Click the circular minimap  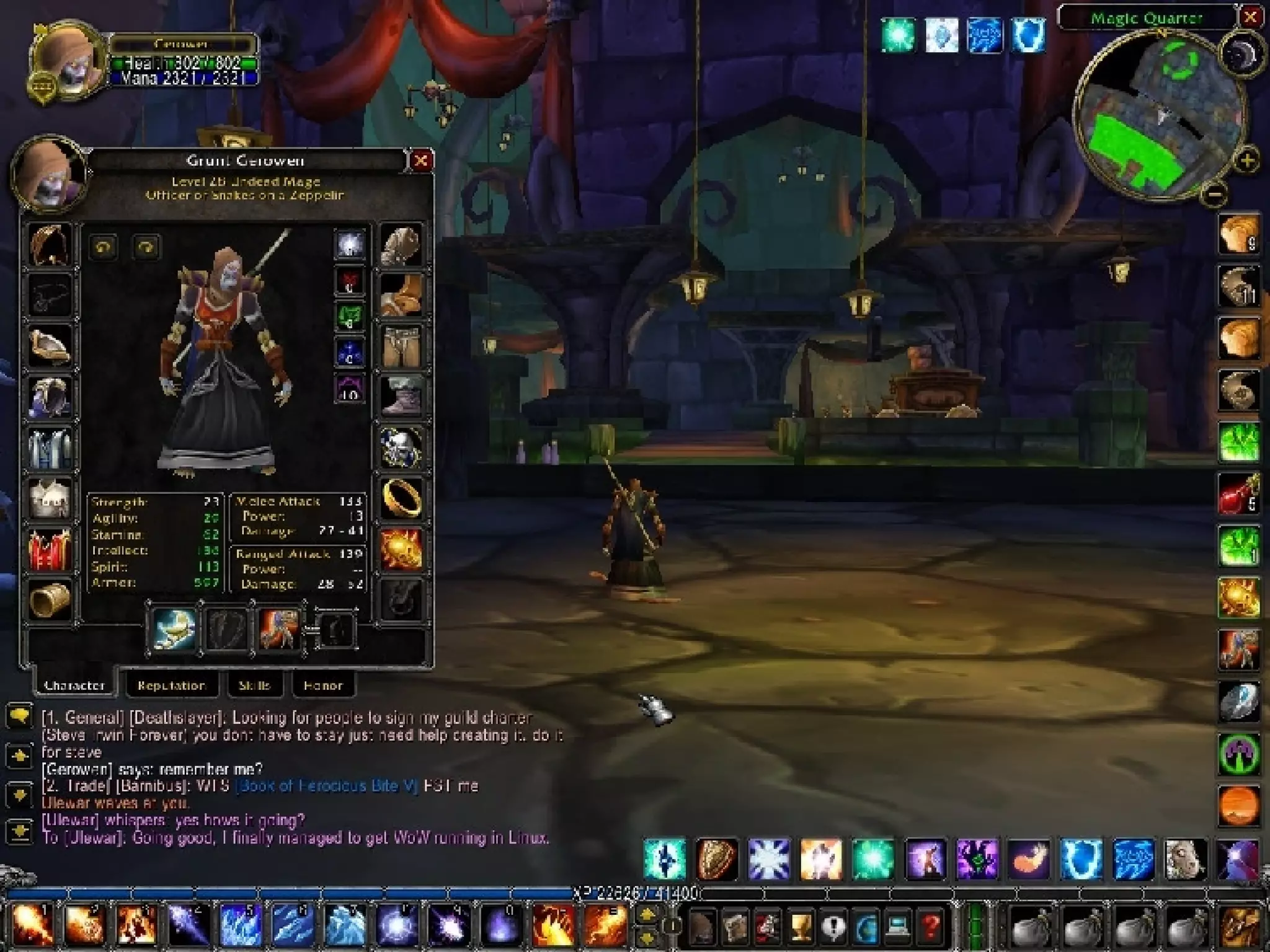pos(1158,115)
